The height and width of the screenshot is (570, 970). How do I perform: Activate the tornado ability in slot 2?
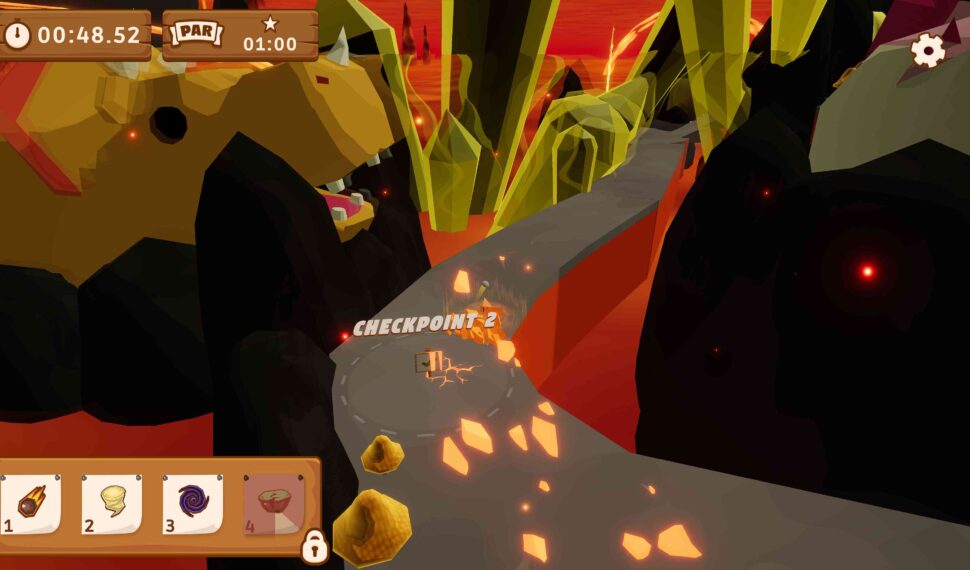pos(112,503)
